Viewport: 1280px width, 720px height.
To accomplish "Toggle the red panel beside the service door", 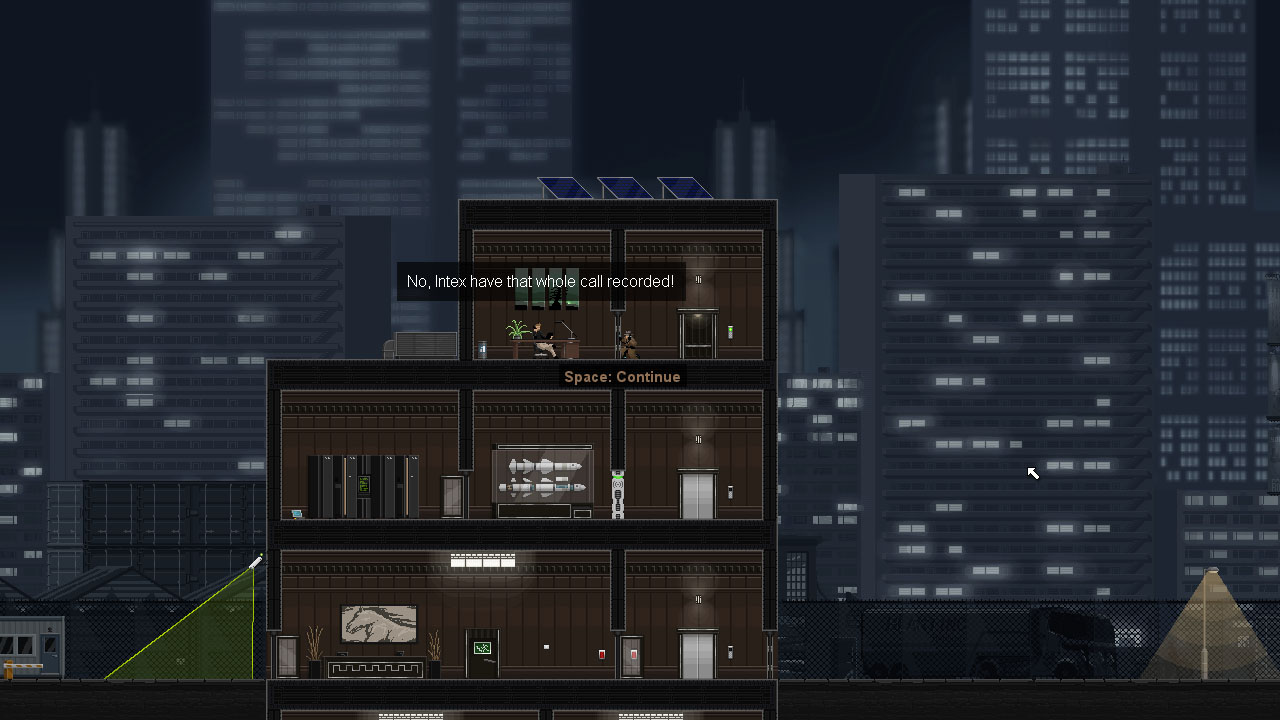I will 633,656.
